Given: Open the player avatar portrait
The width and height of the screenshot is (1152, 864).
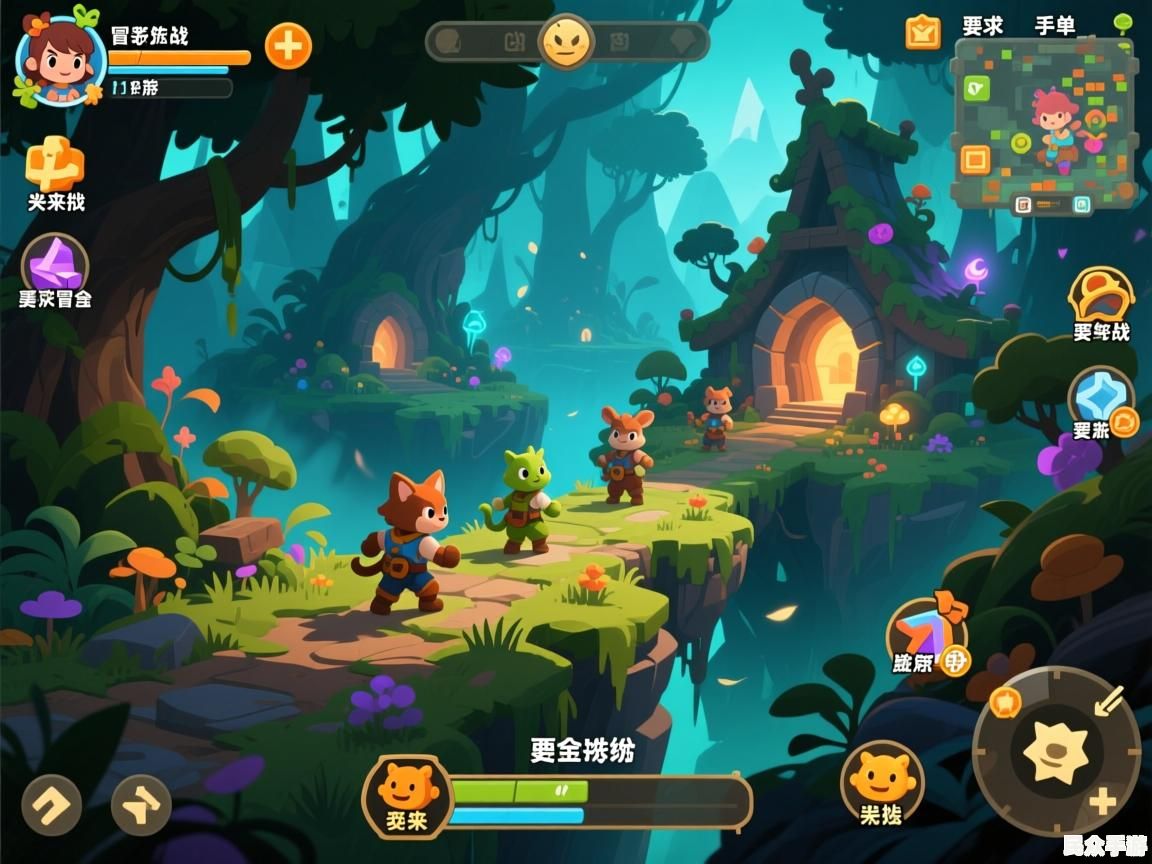Looking at the screenshot, I should 59,57.
